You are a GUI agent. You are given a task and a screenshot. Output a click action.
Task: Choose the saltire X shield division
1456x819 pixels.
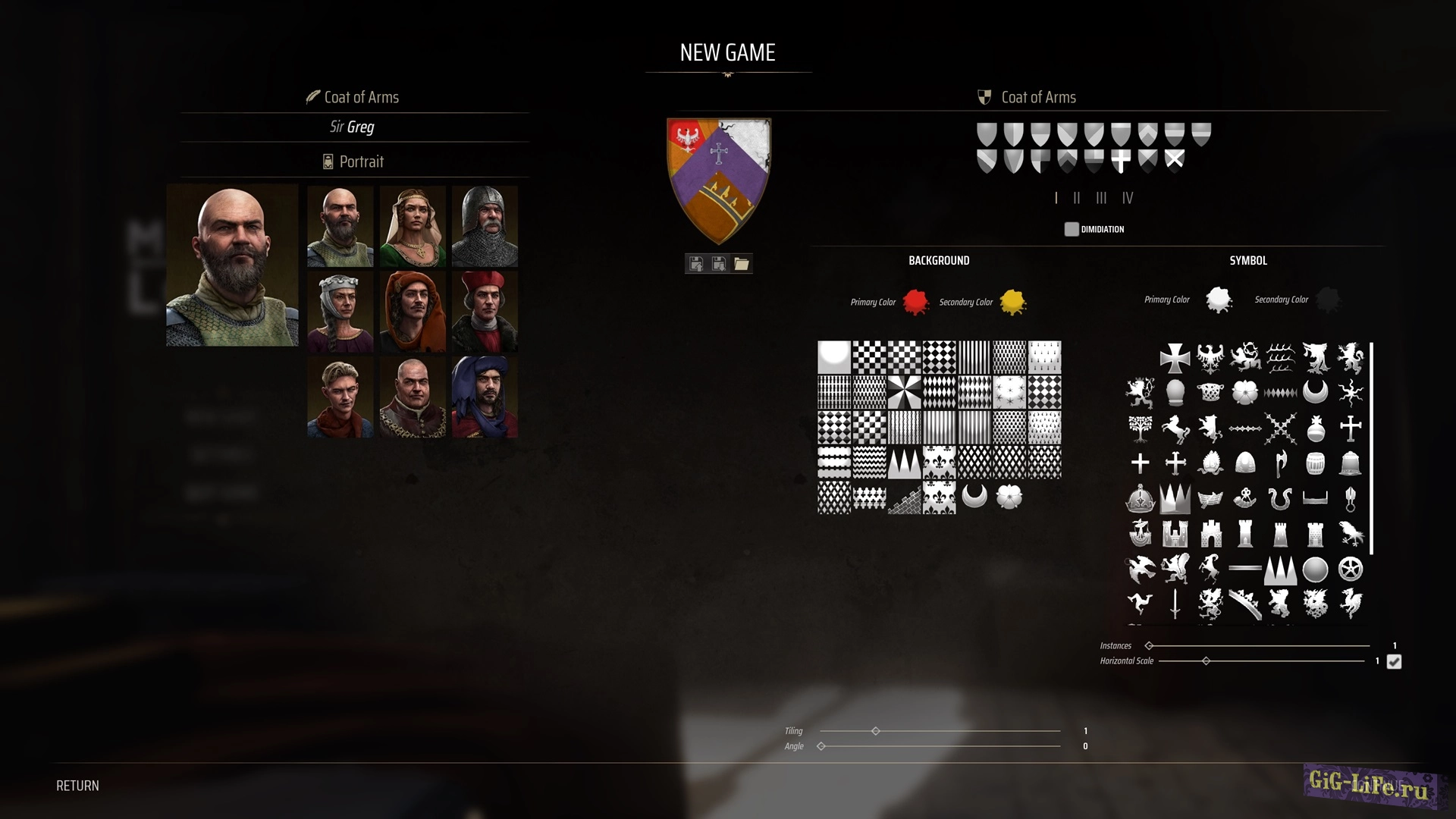click(x=1174, y=160)
